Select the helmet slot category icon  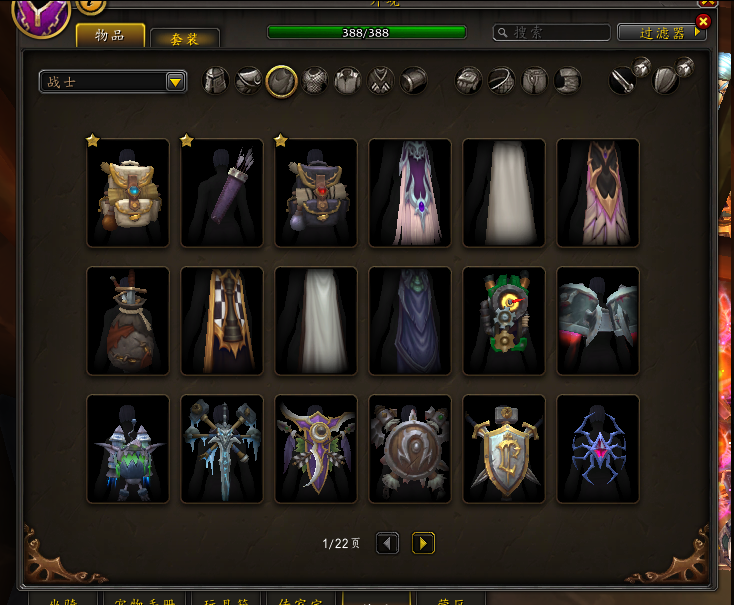(216, 81)
